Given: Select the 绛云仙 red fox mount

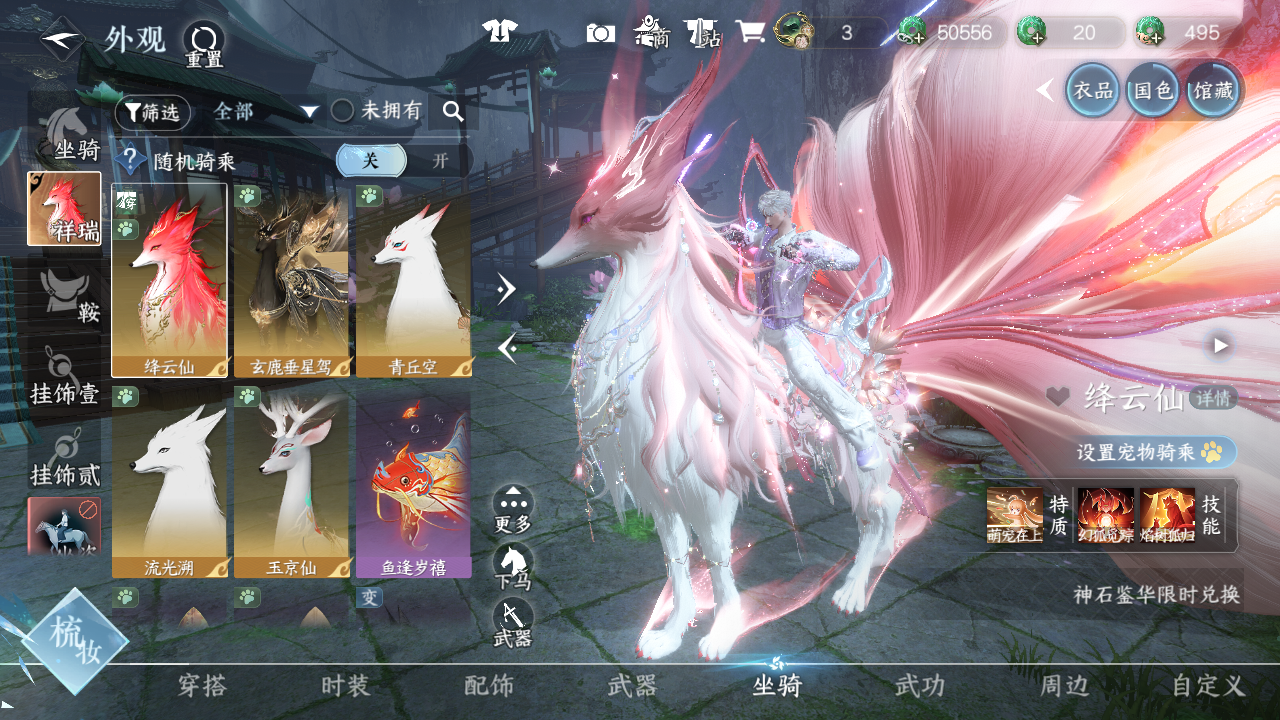Looking at the screenshot, I should [x=169, y=280].
